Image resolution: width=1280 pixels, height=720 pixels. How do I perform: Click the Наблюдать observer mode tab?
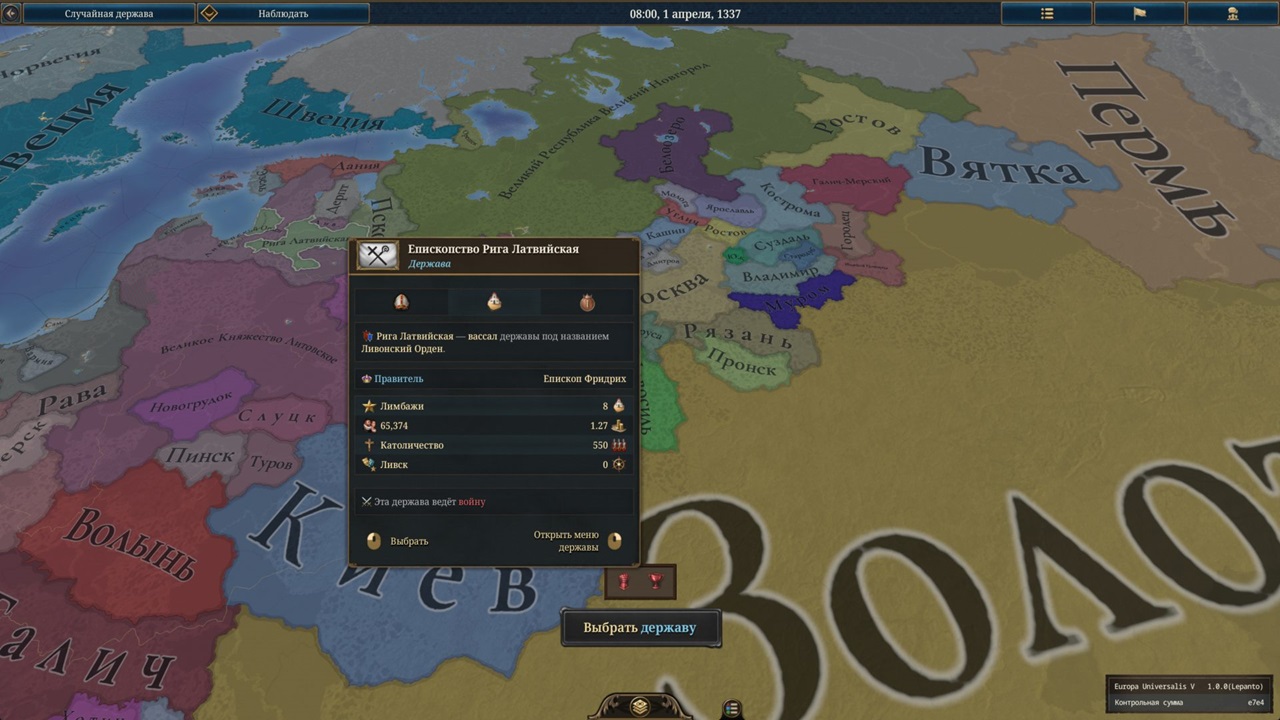coord(284,13)
